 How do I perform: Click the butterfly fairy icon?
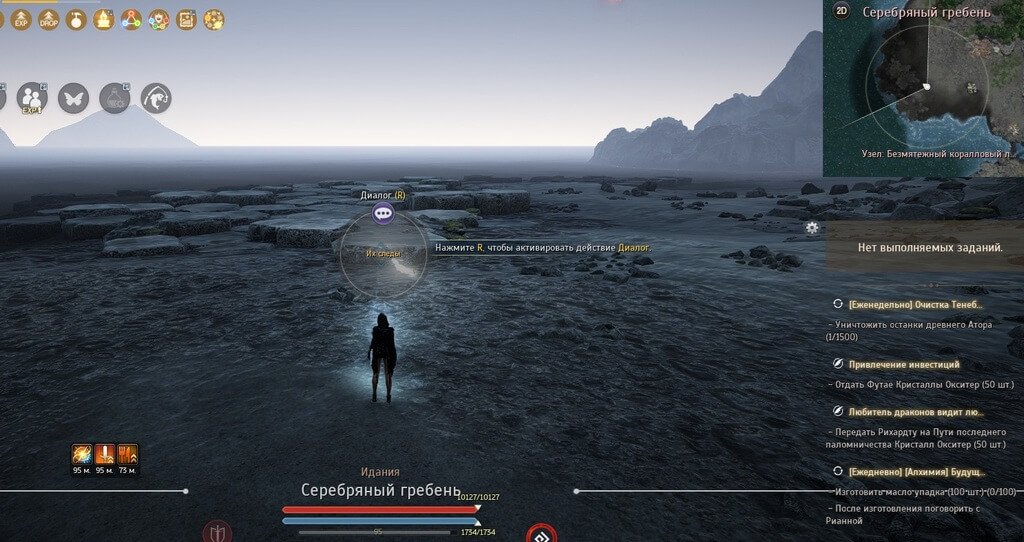(73, 98)
